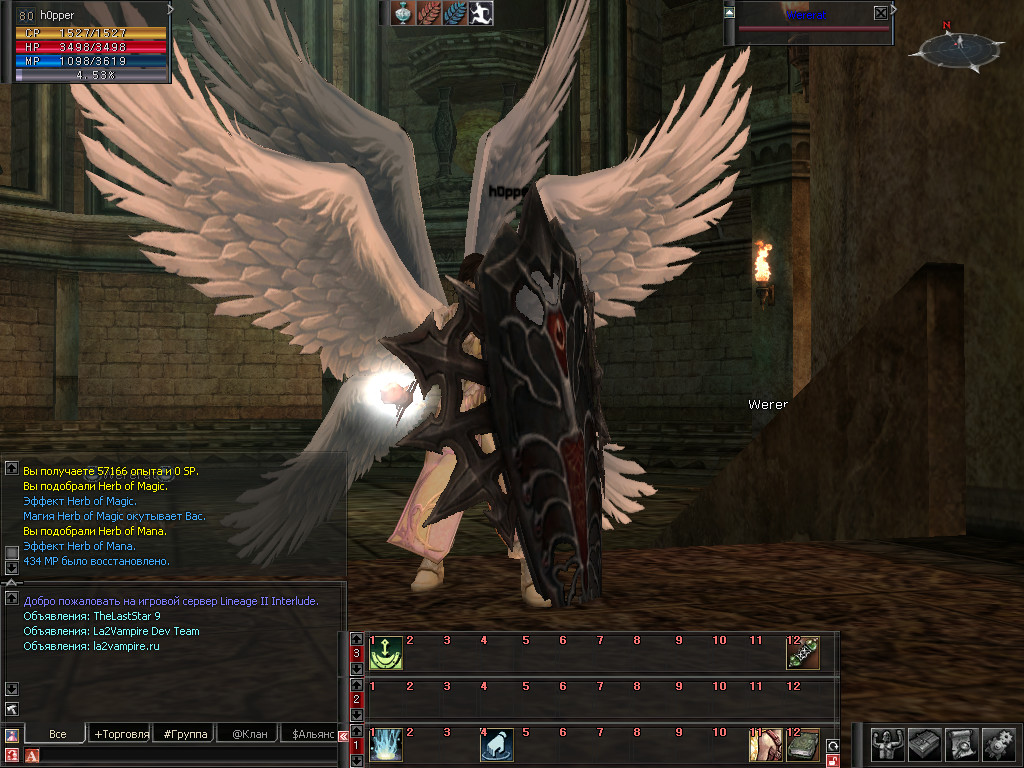The width and height of the screenshot is (1024, 768).
Task: Open the gear system menu button
Action: (x=998, y=743)
